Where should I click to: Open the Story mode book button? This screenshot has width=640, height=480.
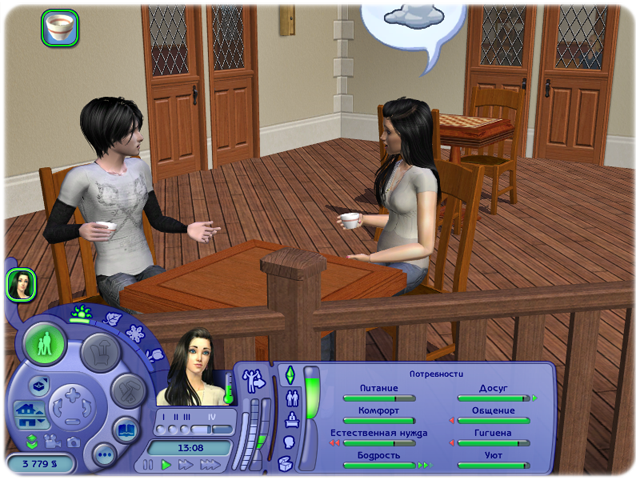tap(126, 429)
